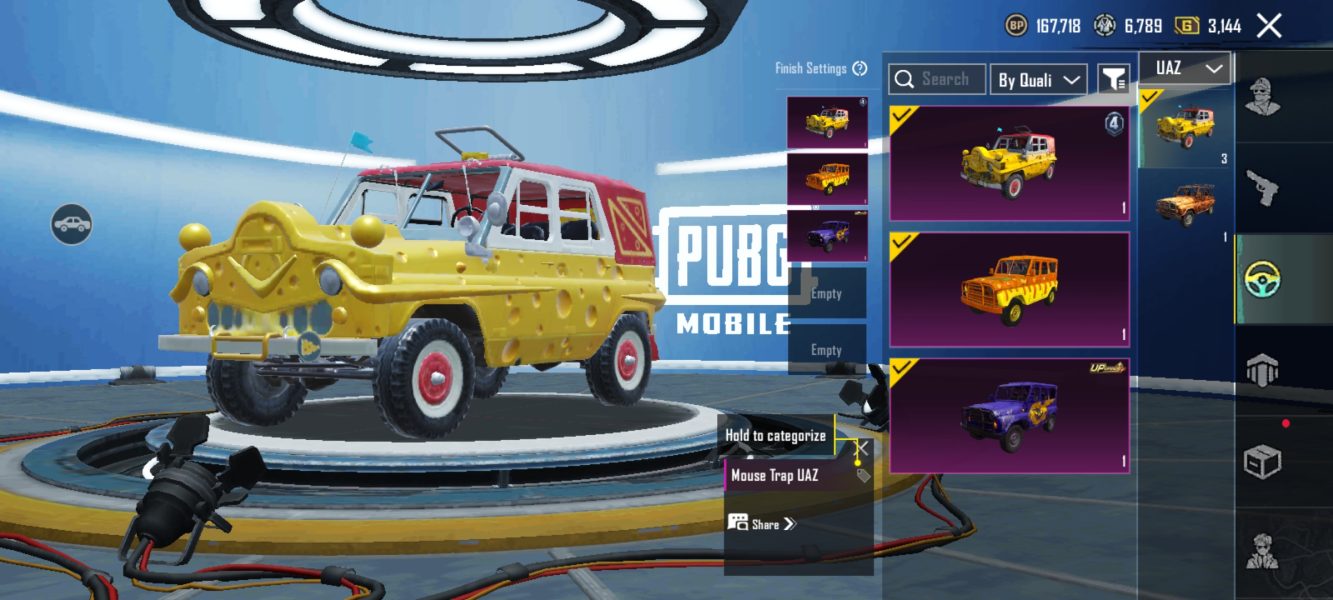Screen dimensions: 1333x600
Task: Switch to the pistol weapons tab
Action: (x=1262, y=188)
